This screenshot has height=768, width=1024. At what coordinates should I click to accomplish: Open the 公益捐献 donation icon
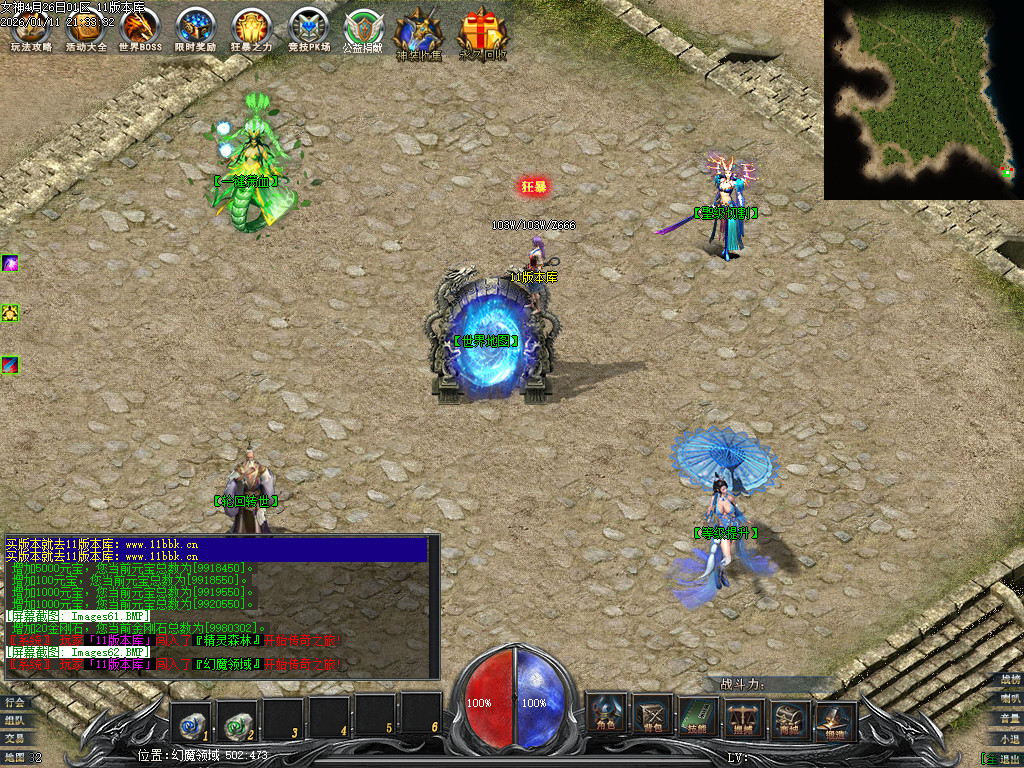[363, 28]
